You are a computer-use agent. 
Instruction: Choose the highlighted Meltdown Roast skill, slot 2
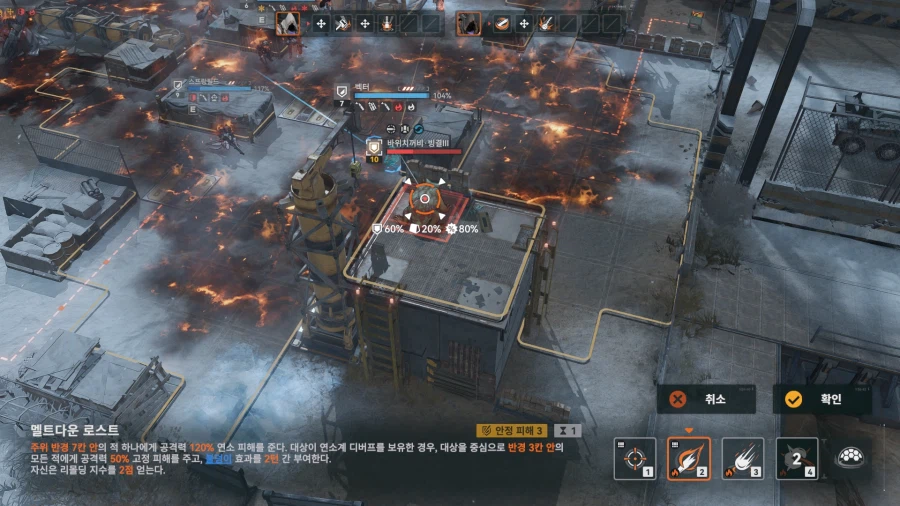coord(689,459)
